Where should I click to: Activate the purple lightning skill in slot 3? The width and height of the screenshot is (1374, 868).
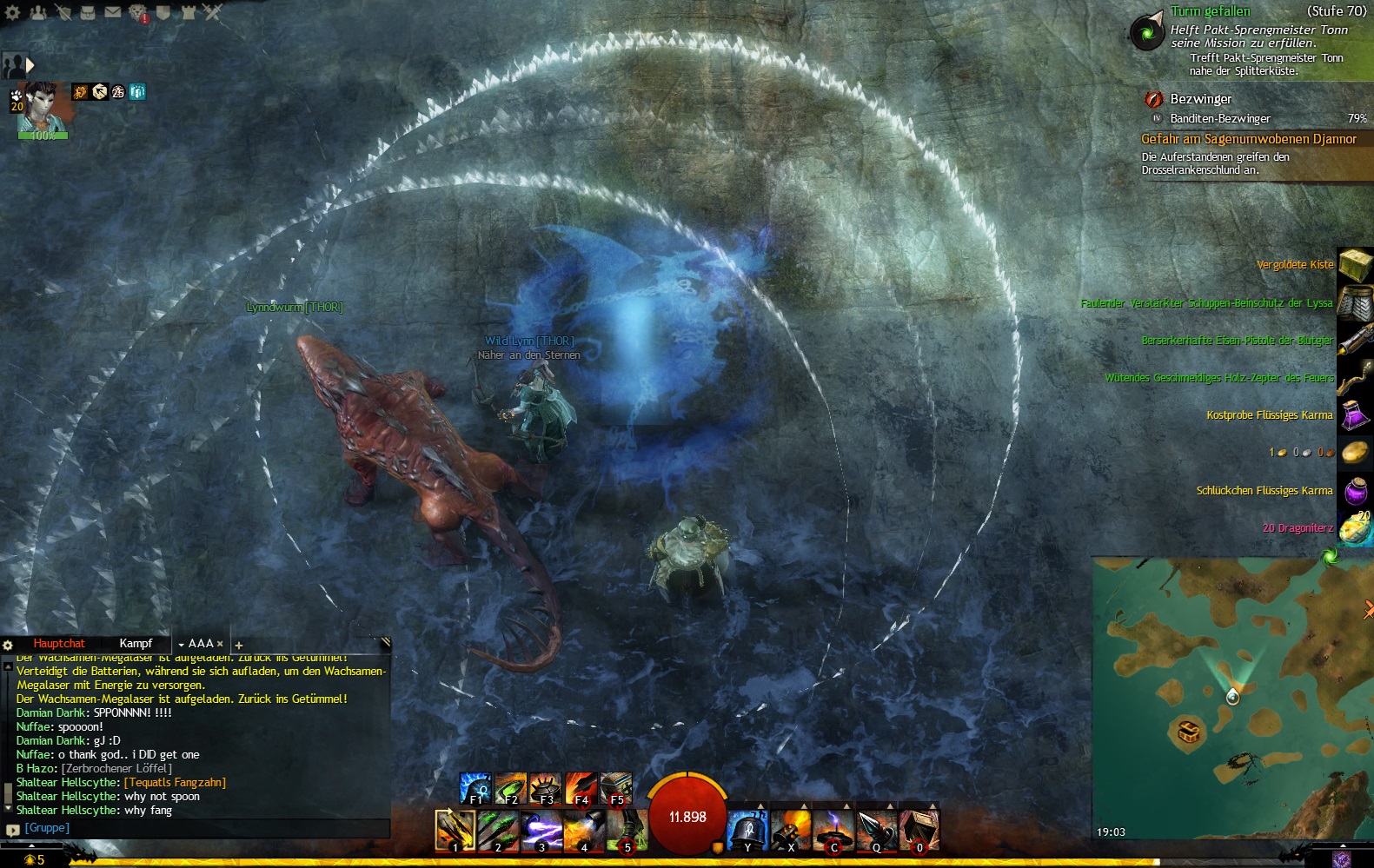[541, 830]
